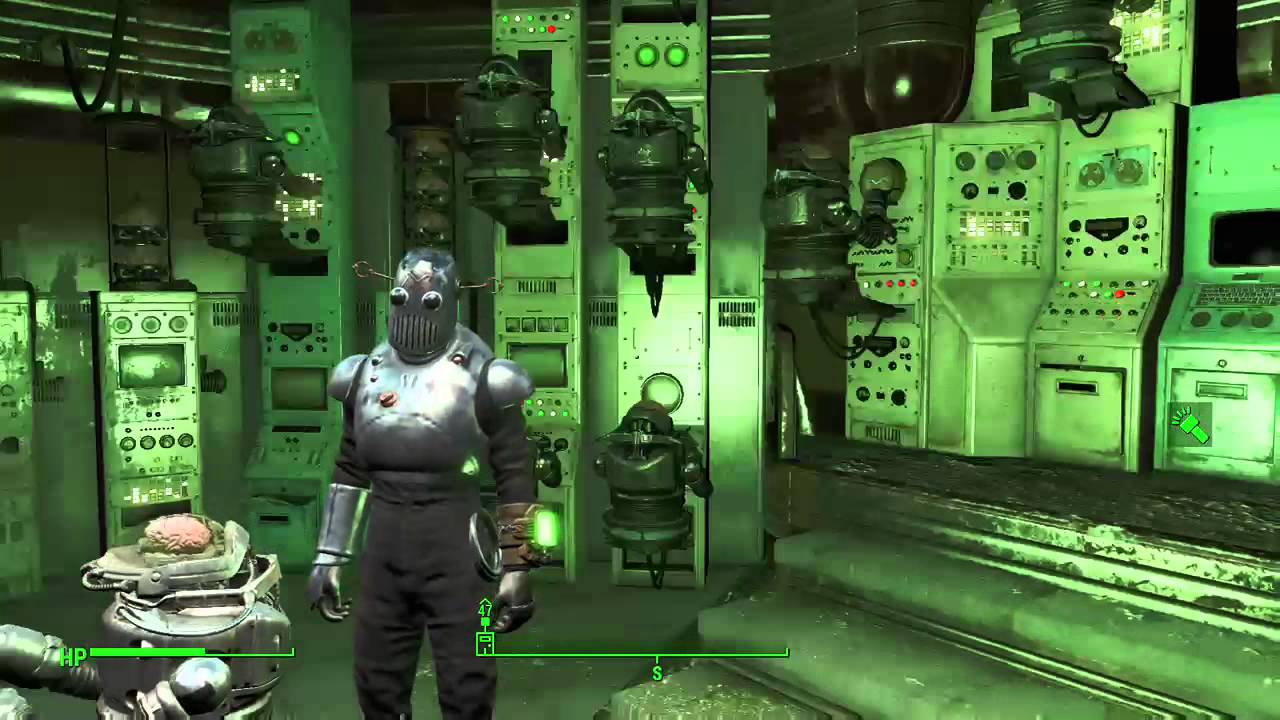Click the red warning light on the far-right panel

(x=1120, y=295)
